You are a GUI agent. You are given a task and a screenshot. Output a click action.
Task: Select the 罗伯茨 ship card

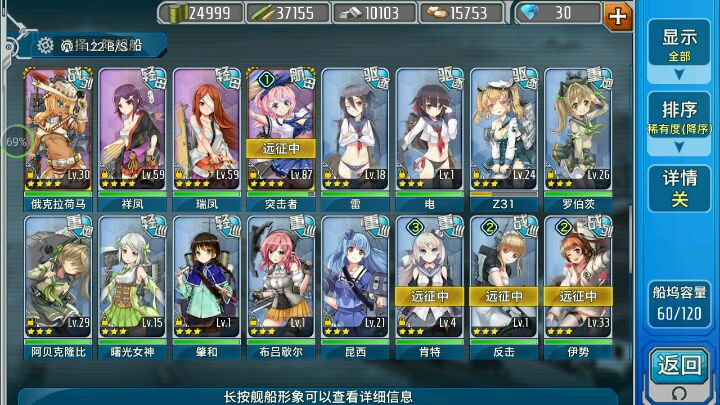[578, 132]
